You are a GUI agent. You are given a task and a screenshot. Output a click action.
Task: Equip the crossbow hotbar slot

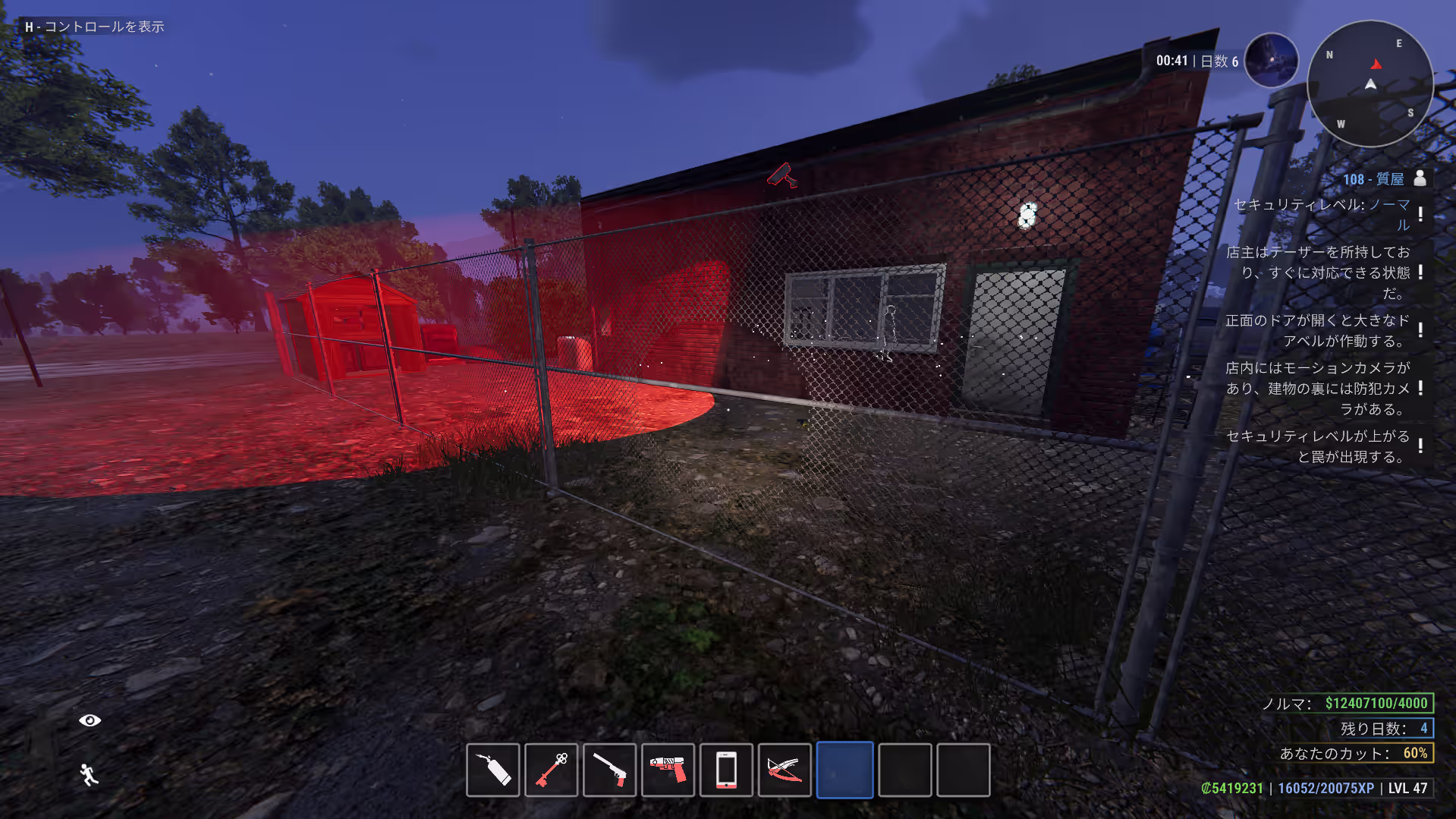click(x=785, y=770)
